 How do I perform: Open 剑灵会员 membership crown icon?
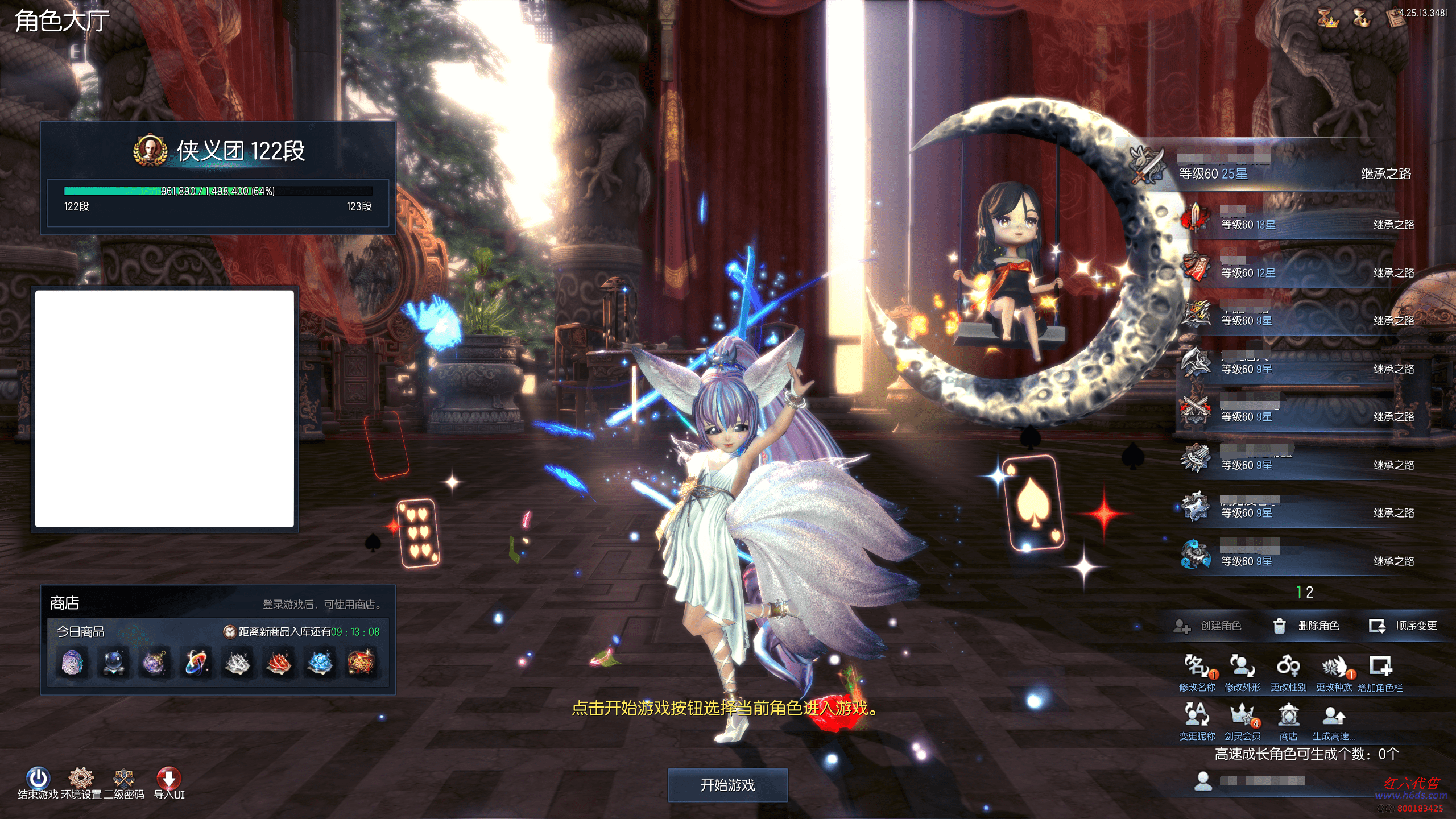coord(1242,715)
